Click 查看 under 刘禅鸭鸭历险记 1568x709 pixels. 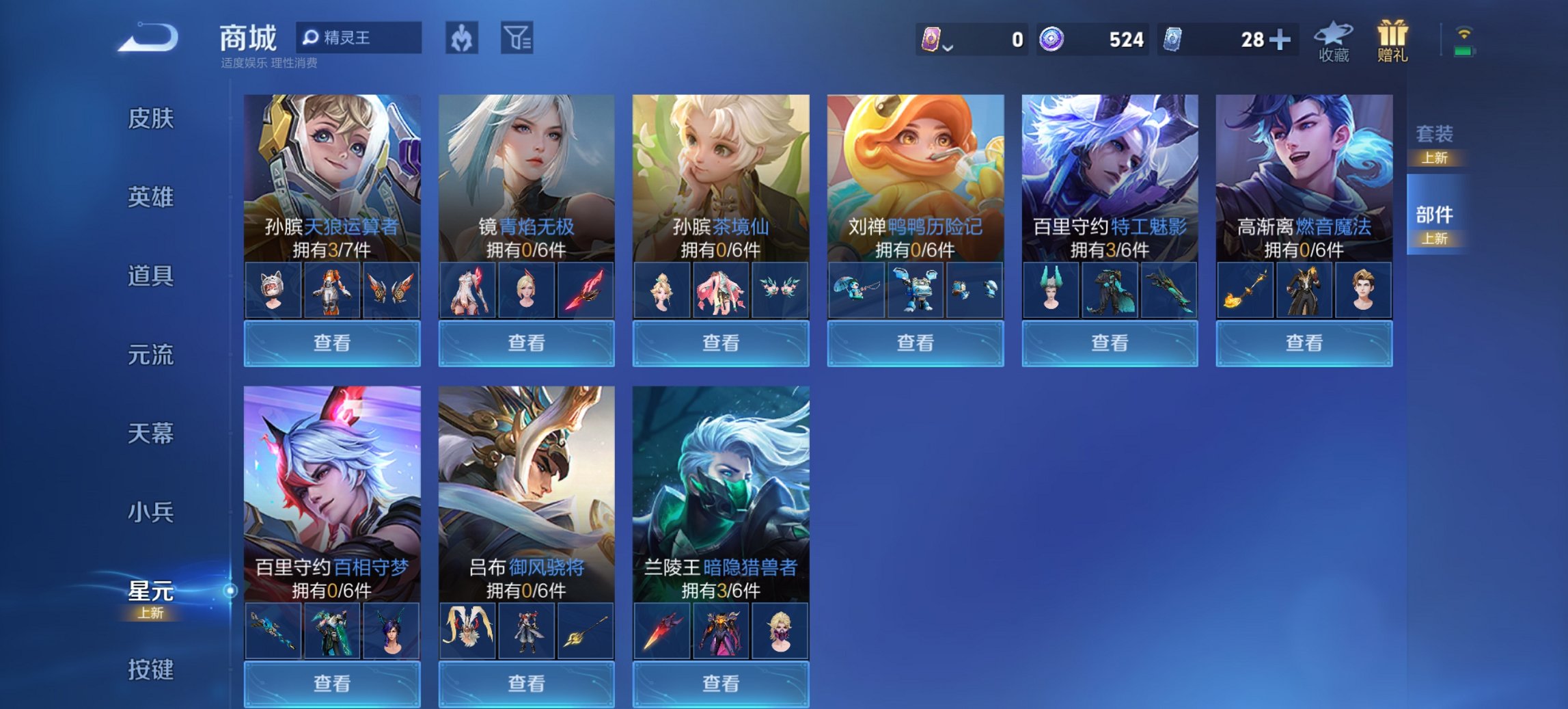[x=915, y=343]
